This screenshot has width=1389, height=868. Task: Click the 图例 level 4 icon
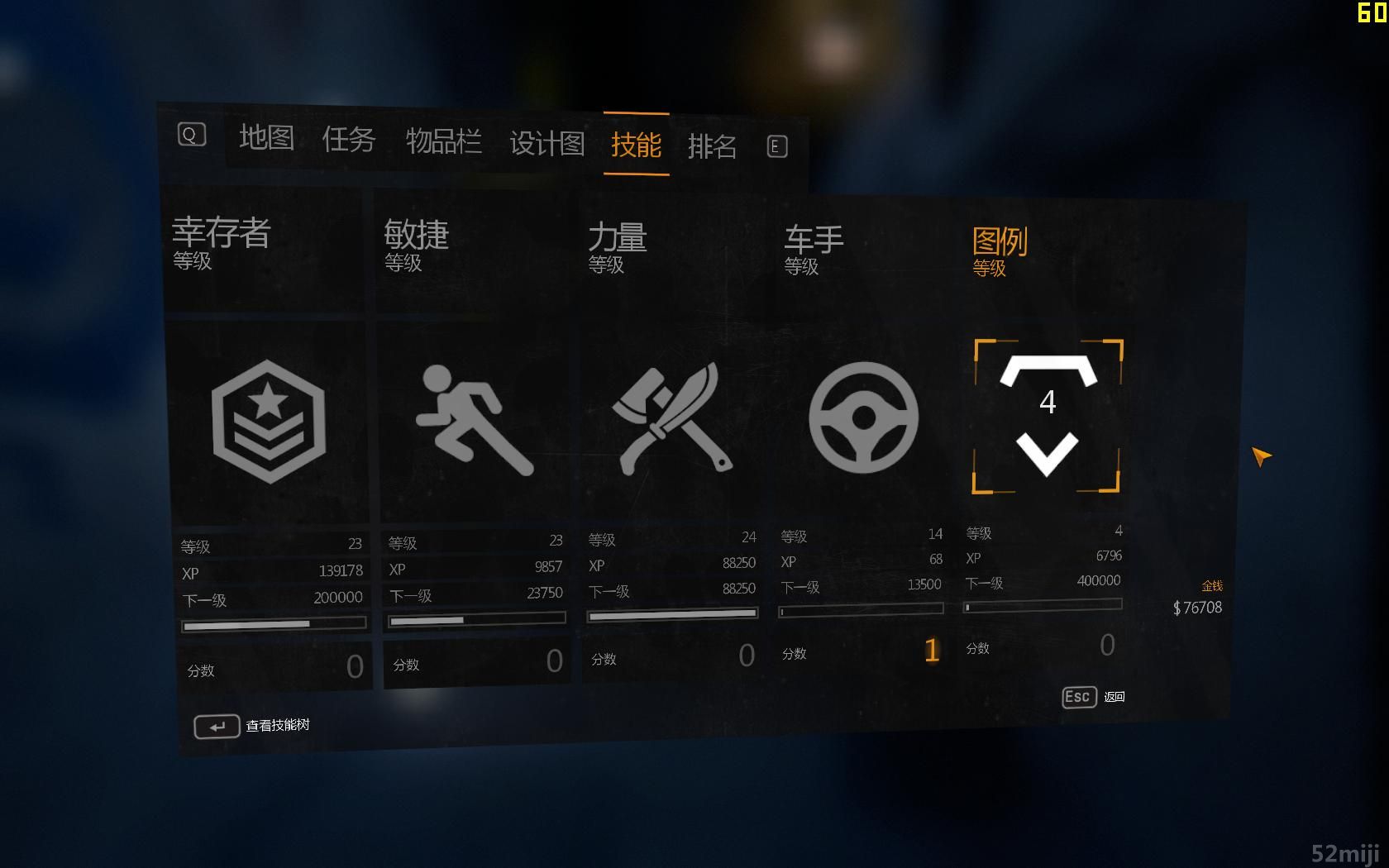[x=1048, y=416]
